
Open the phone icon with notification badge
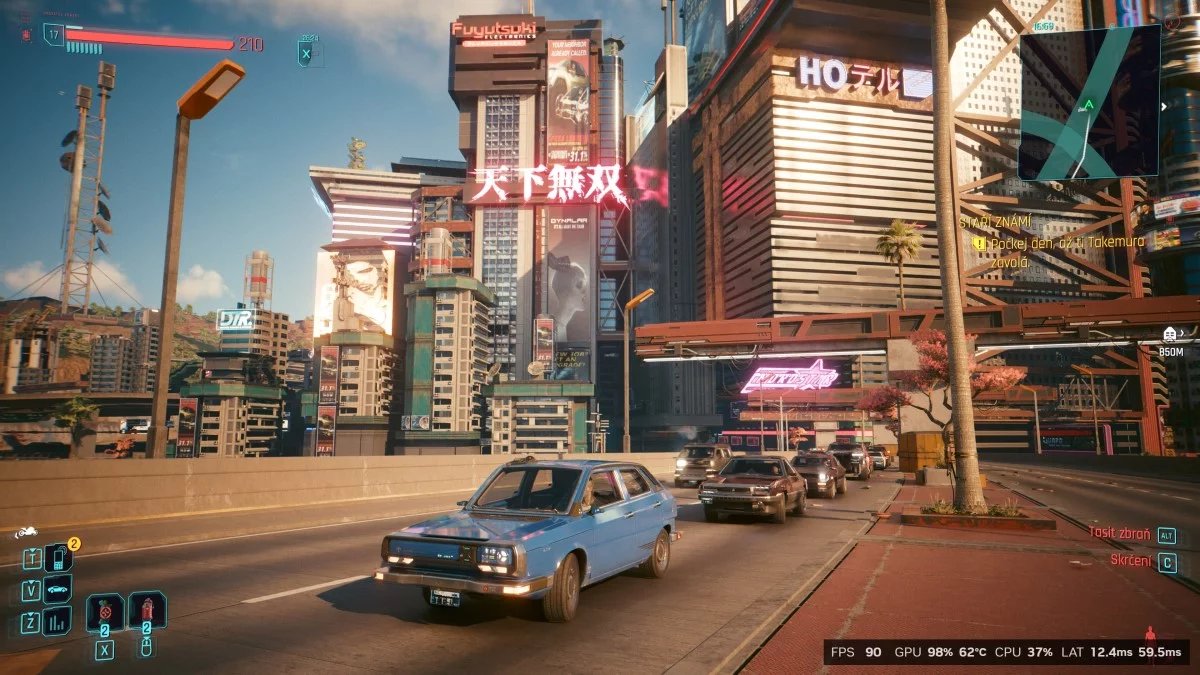[58, 558]
